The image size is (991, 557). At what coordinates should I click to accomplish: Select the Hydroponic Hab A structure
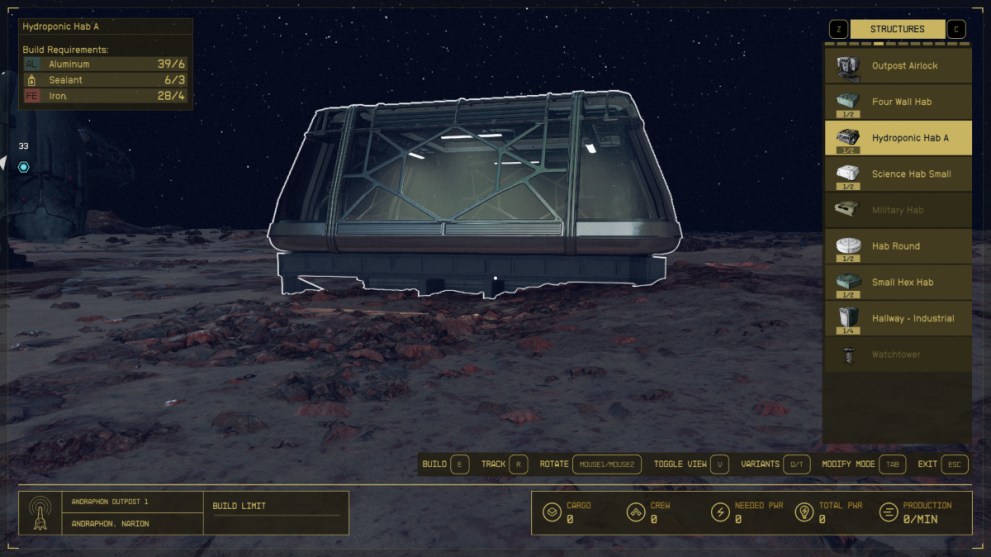[897, 138]
